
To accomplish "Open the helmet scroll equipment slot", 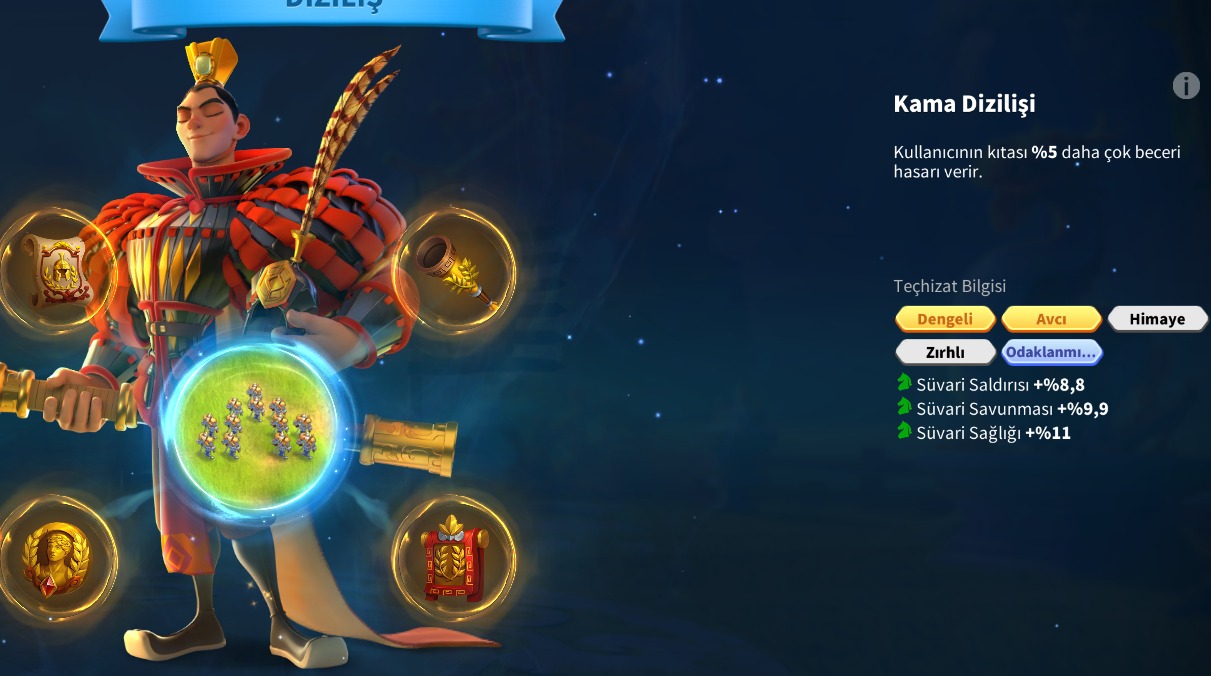I will [x=55, y=270].
